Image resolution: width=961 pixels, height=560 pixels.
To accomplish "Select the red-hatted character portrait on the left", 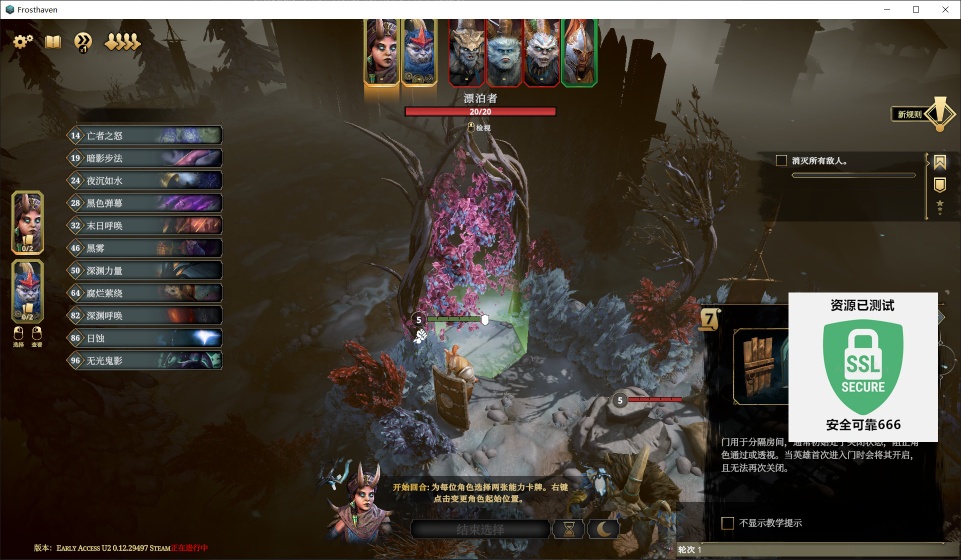I will pos(28,286).
